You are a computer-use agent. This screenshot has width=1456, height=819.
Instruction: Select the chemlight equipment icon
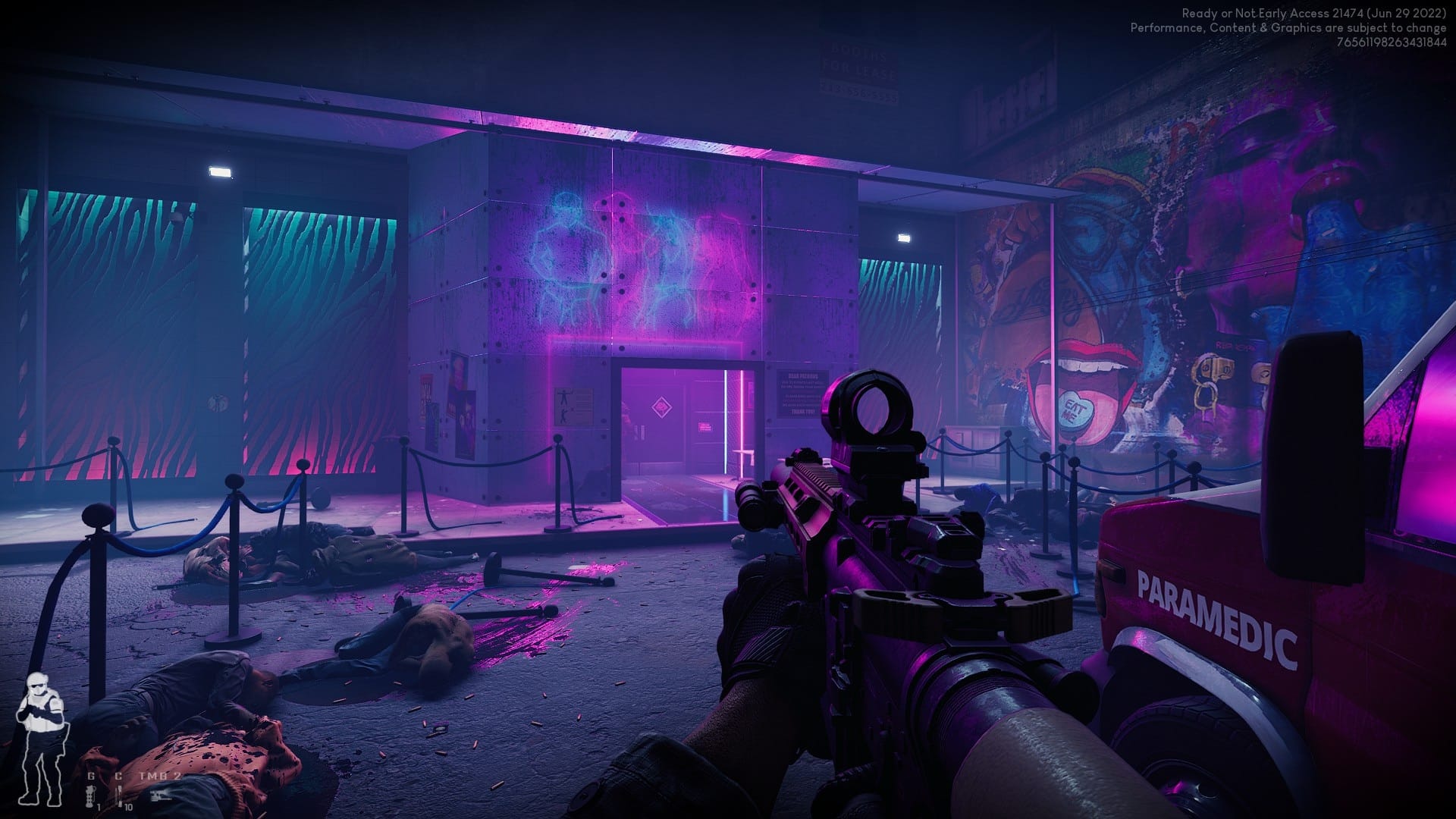(x=118, y=795)
